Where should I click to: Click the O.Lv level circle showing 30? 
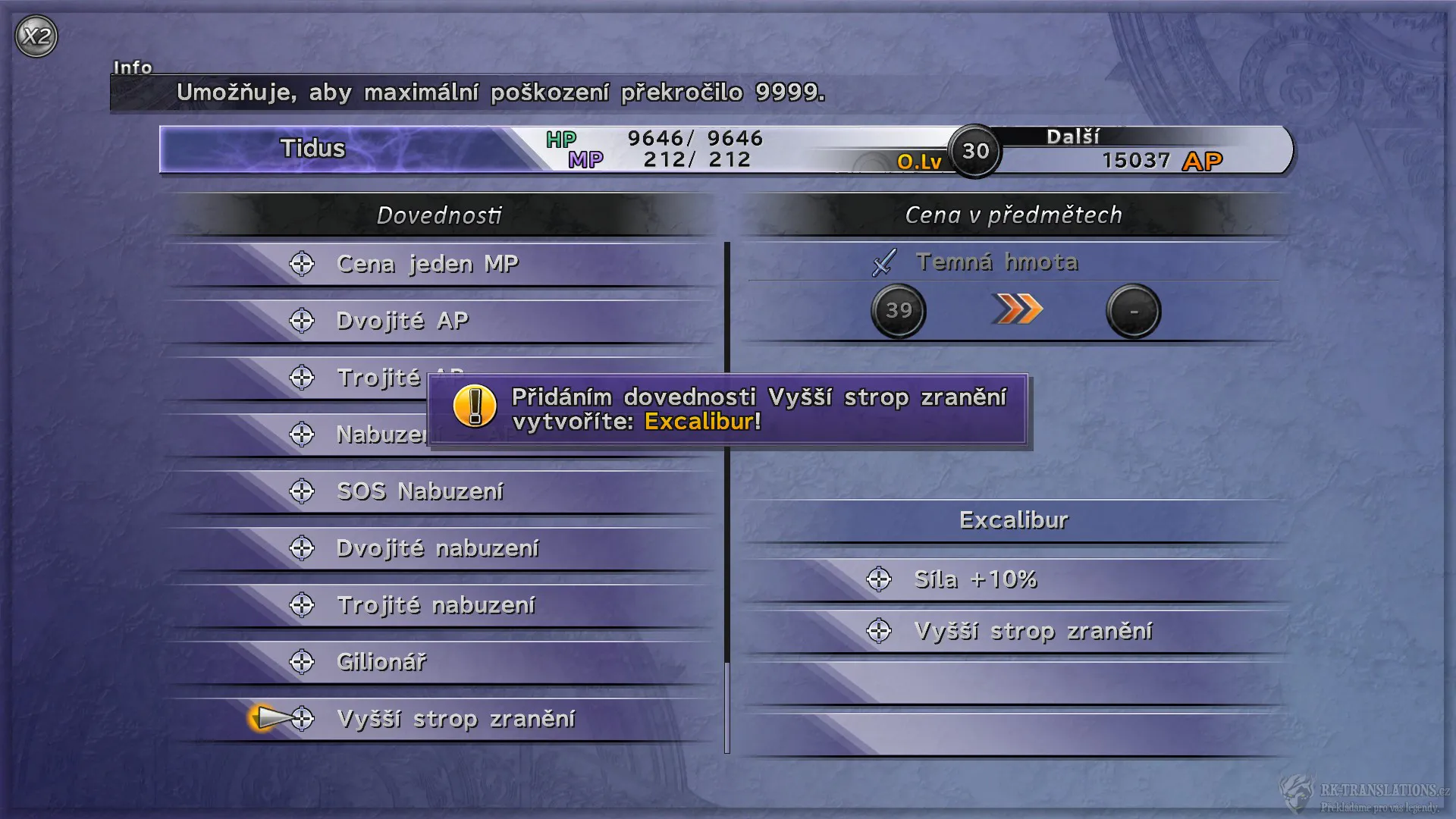click(974, 151)
